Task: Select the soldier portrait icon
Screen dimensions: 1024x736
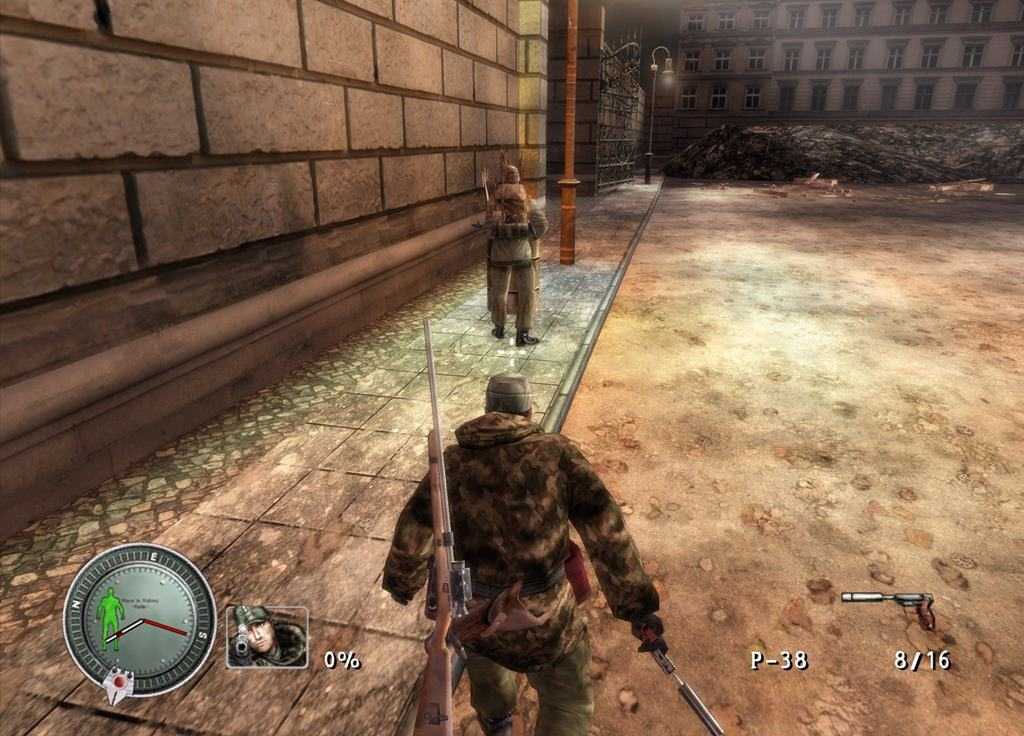Action: point(266,636)
